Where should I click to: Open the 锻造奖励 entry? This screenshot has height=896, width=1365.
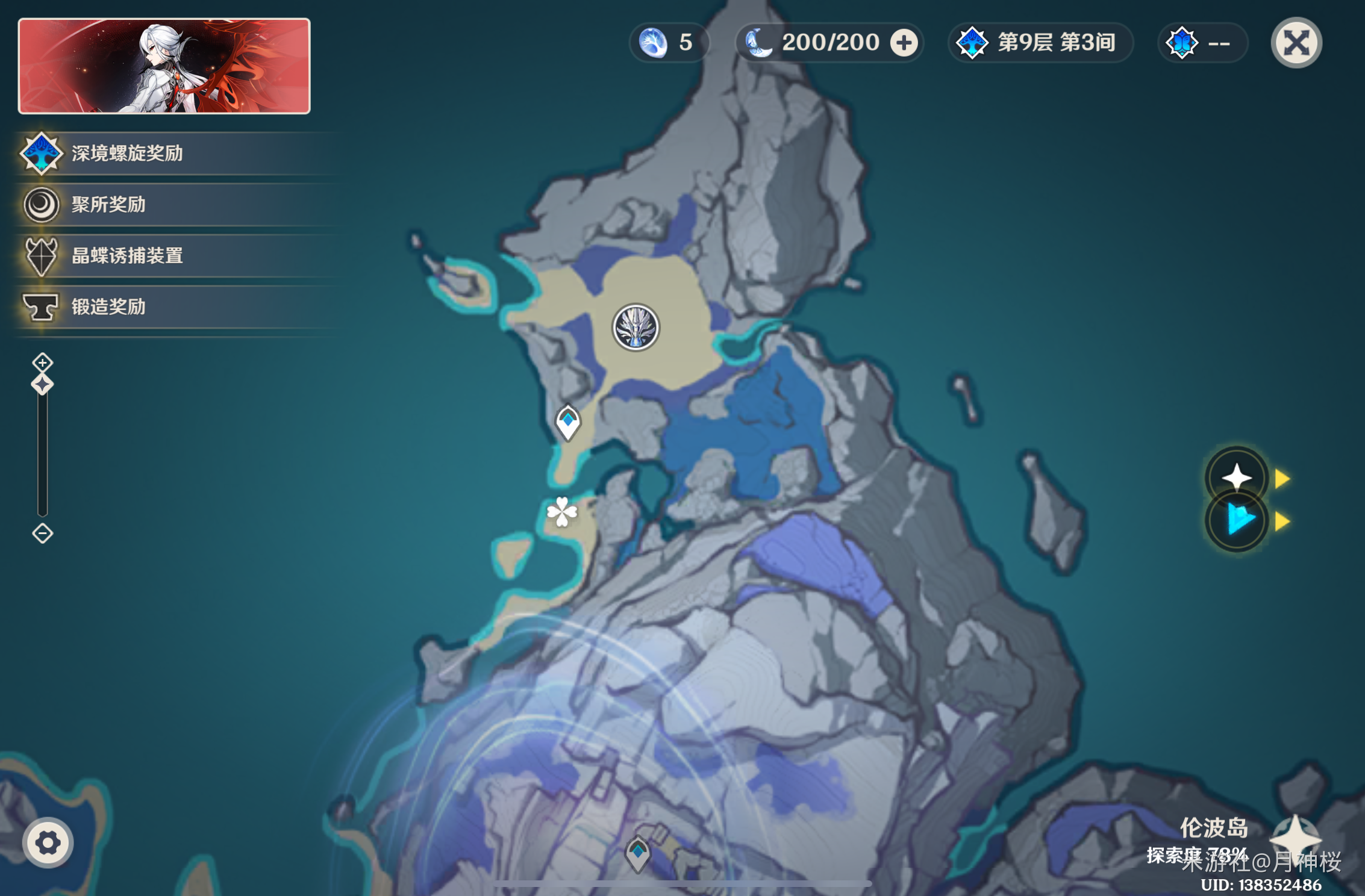coord(108,307)
